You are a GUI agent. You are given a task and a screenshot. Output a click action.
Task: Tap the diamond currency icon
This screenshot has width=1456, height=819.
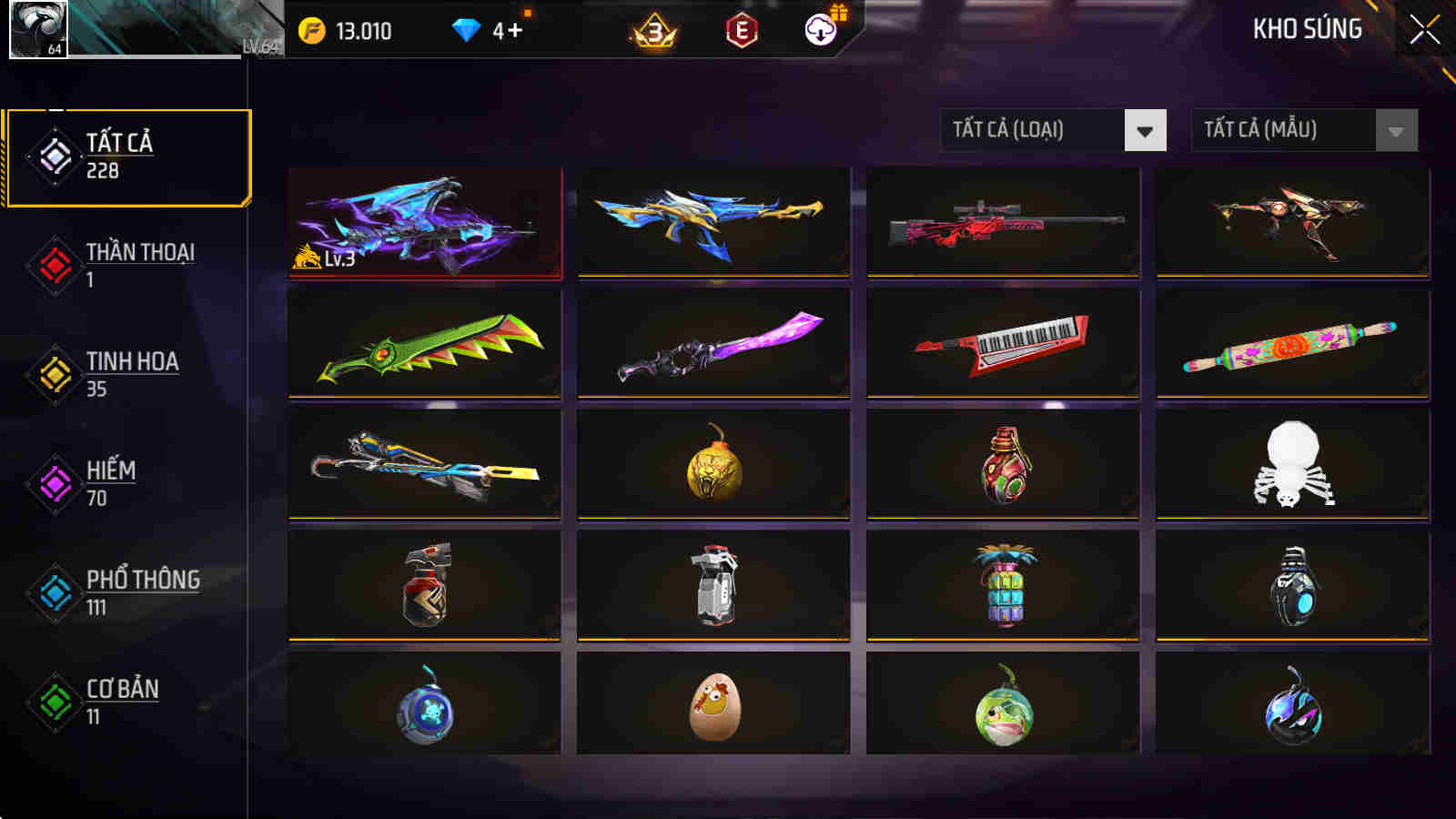point(467,30)
